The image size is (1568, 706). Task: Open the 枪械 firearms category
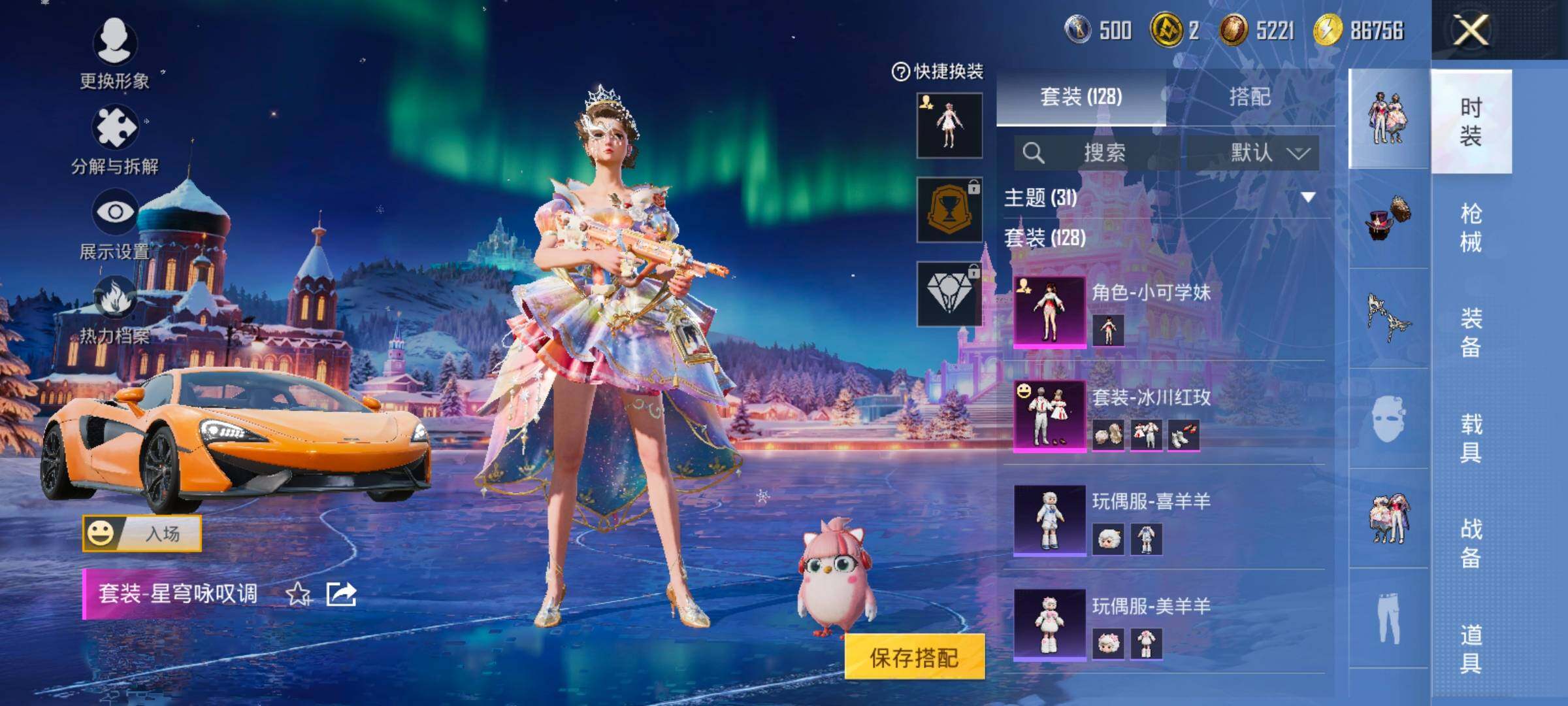tap(1471, 227)
